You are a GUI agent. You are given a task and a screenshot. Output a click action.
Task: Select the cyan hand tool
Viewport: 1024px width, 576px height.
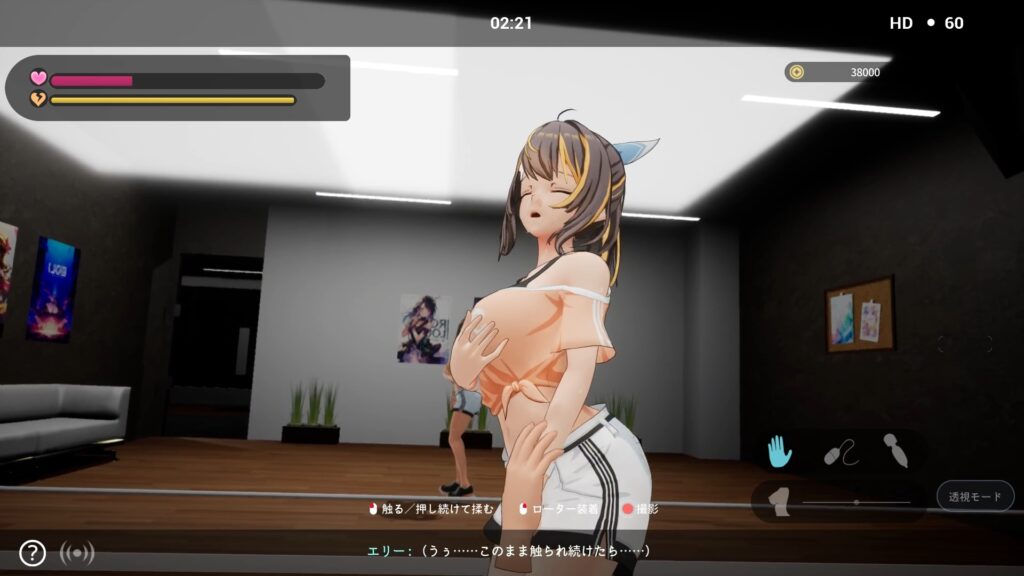coord(779,452)
